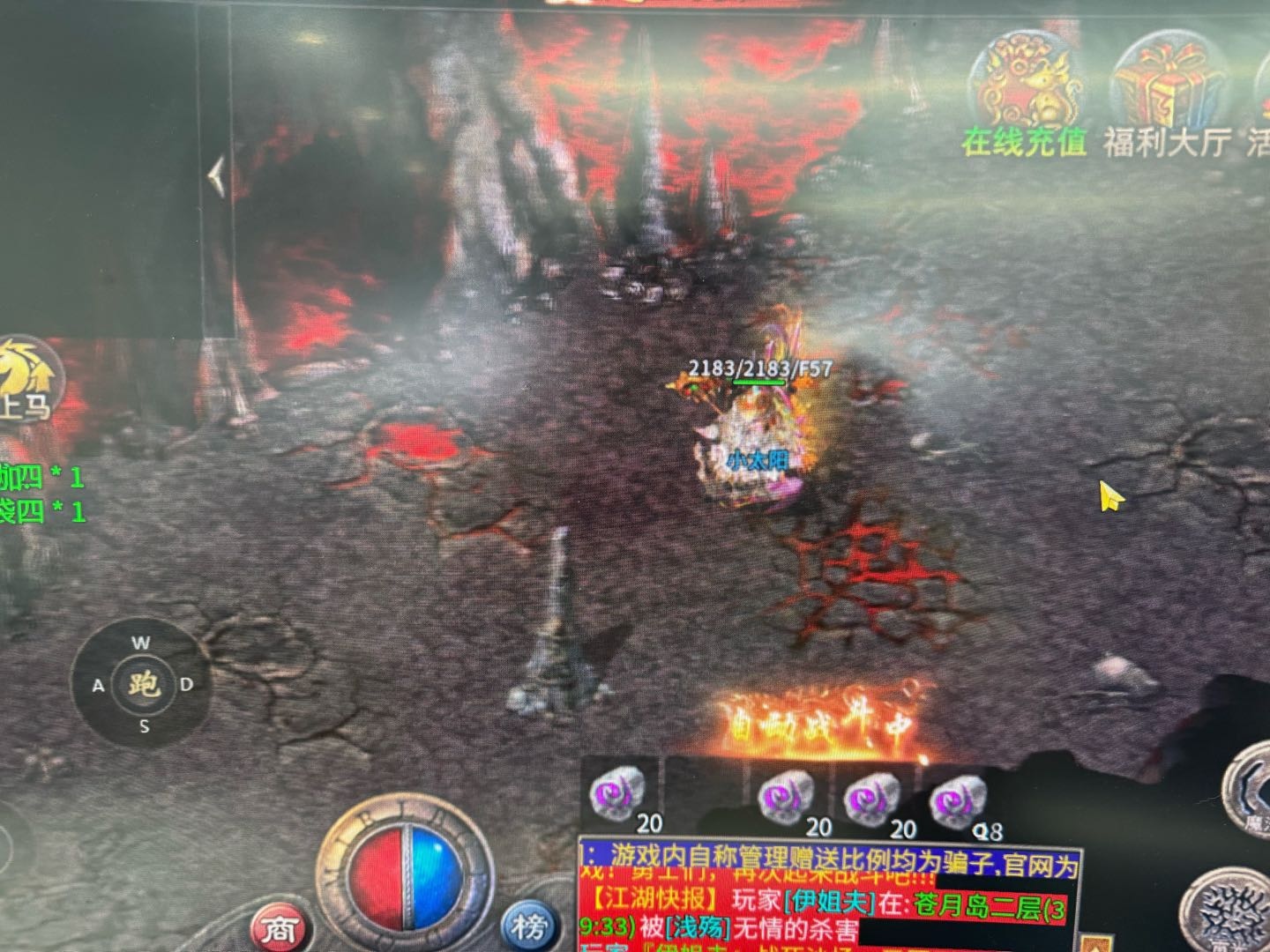Open the 福利大厅 gift box icon
Image resolution: width=1270 pixels, height=952 pixels.
[x=1166, y=88]
